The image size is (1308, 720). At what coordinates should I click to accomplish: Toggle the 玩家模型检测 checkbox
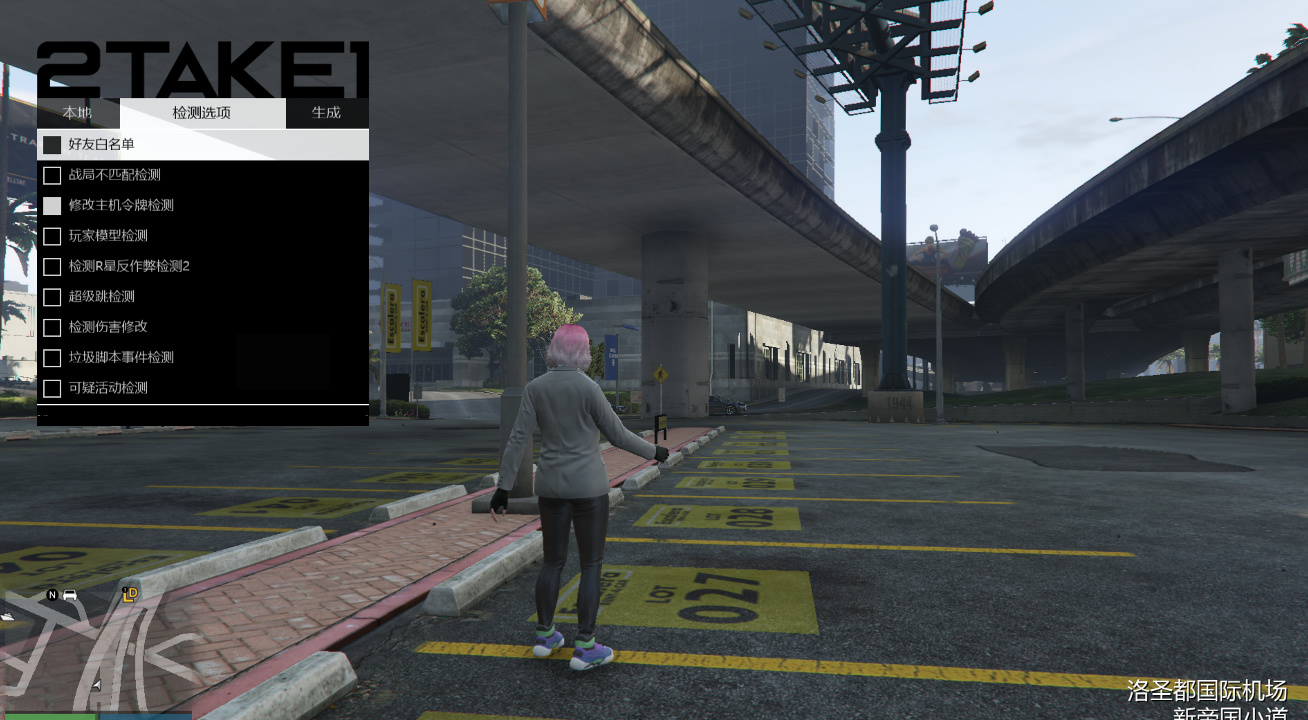point(53,236)
